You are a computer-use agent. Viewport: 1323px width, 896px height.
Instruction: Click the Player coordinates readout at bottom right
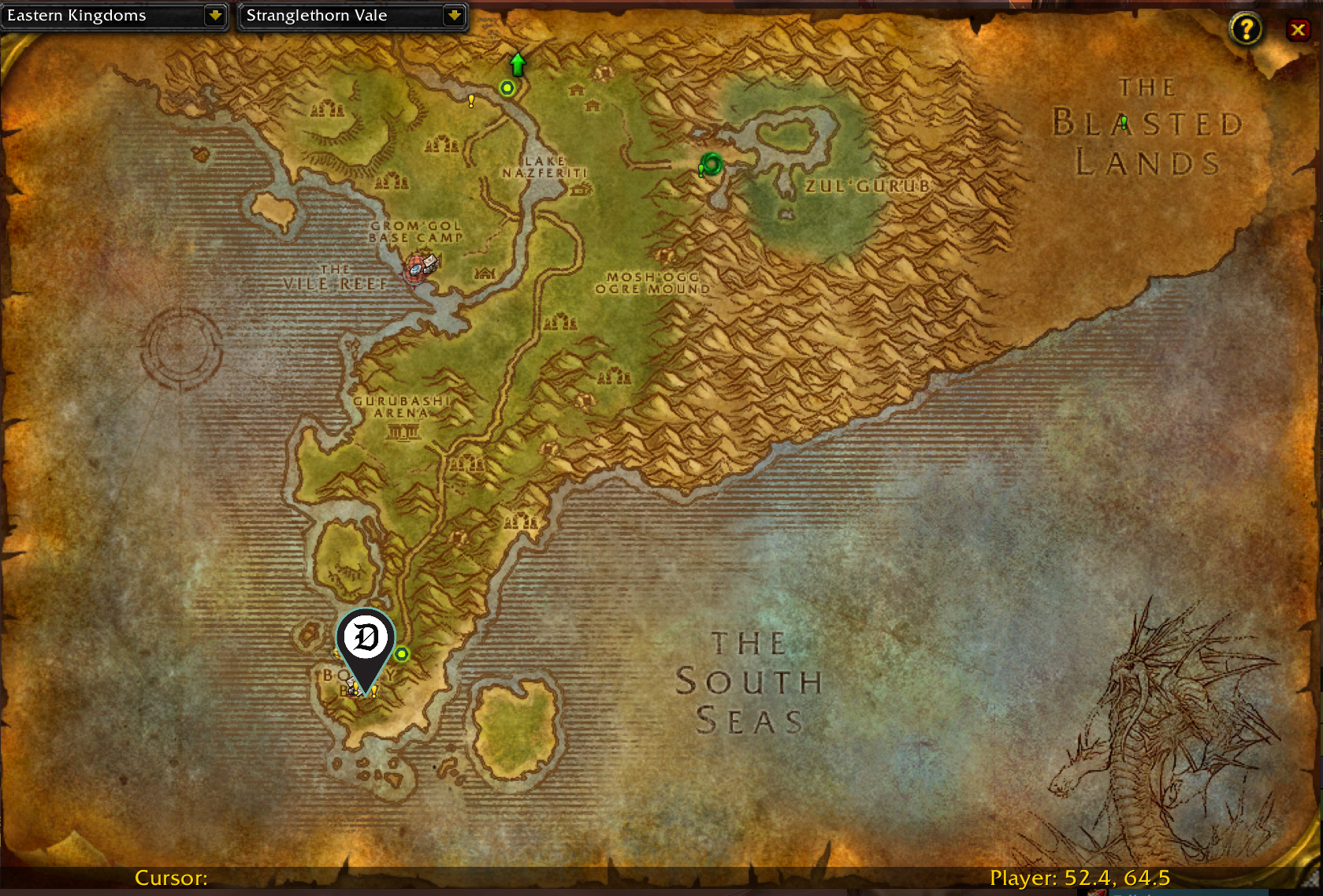coord(1080,877)
